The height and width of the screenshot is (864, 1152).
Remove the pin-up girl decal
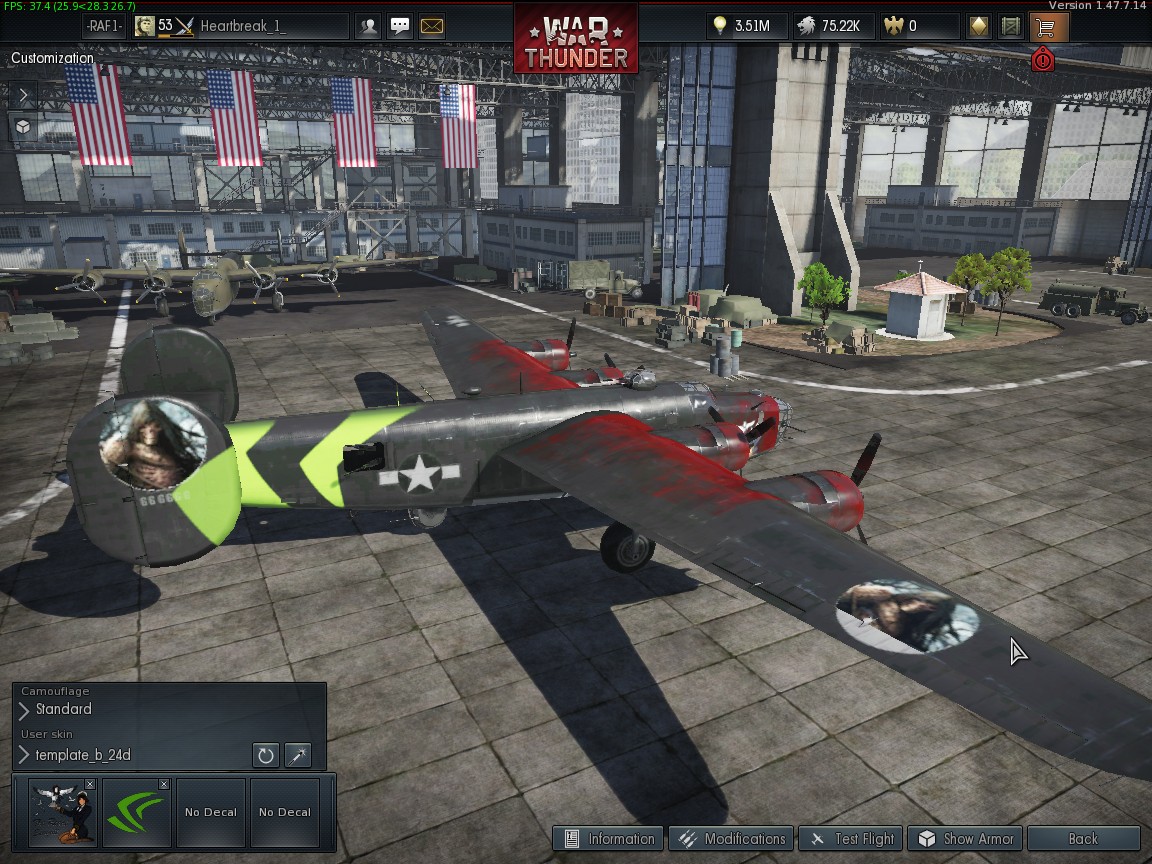[x=90, y=785]
